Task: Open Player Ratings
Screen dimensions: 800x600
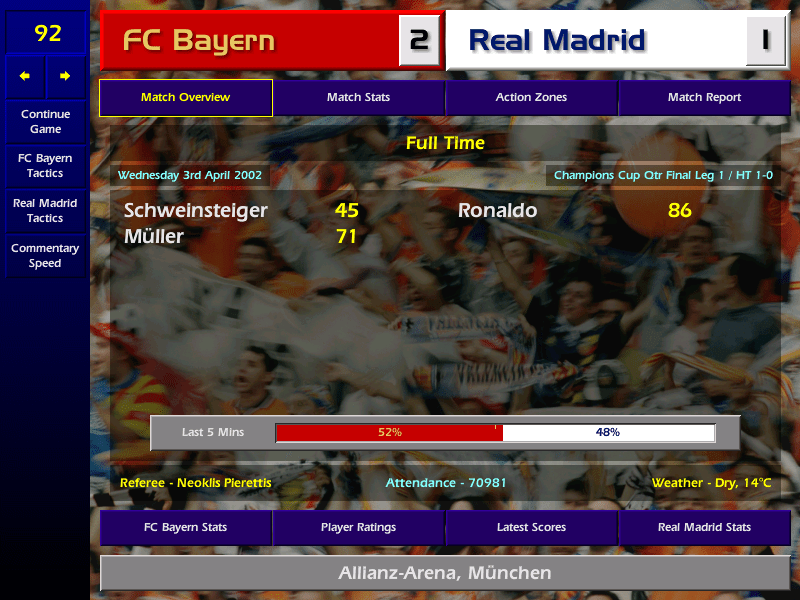Action: pyautogui.click(x=358, y=527)
